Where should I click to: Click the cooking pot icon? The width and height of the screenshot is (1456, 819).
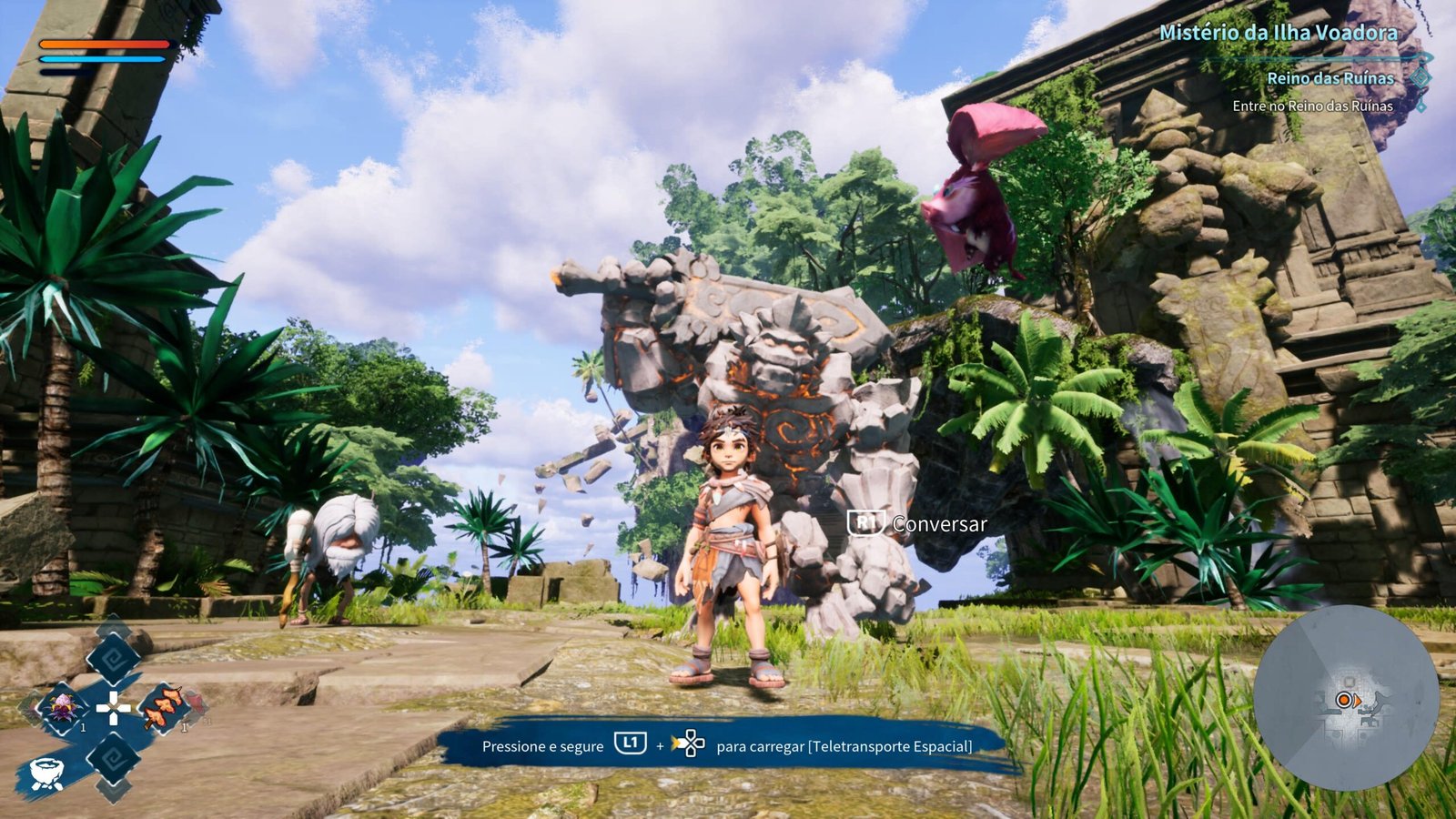point(46,773)
